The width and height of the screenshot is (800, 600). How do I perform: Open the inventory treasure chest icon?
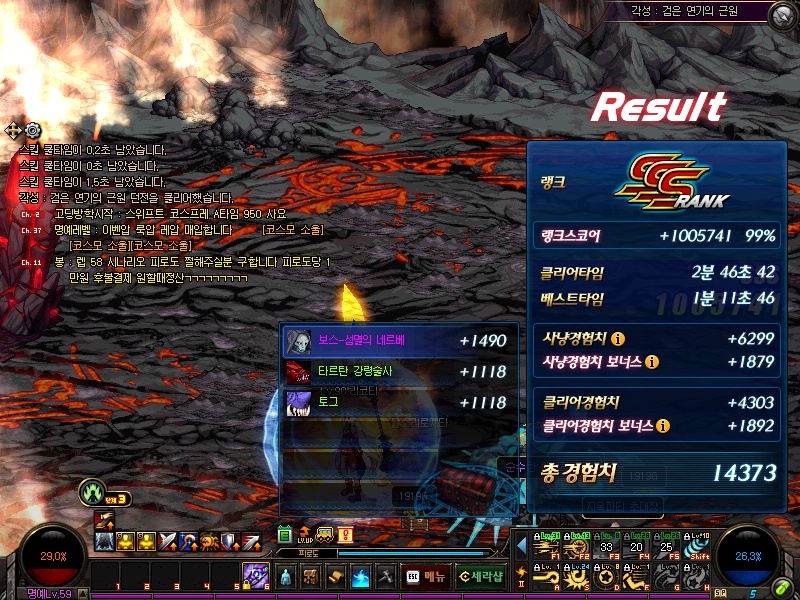311,577
